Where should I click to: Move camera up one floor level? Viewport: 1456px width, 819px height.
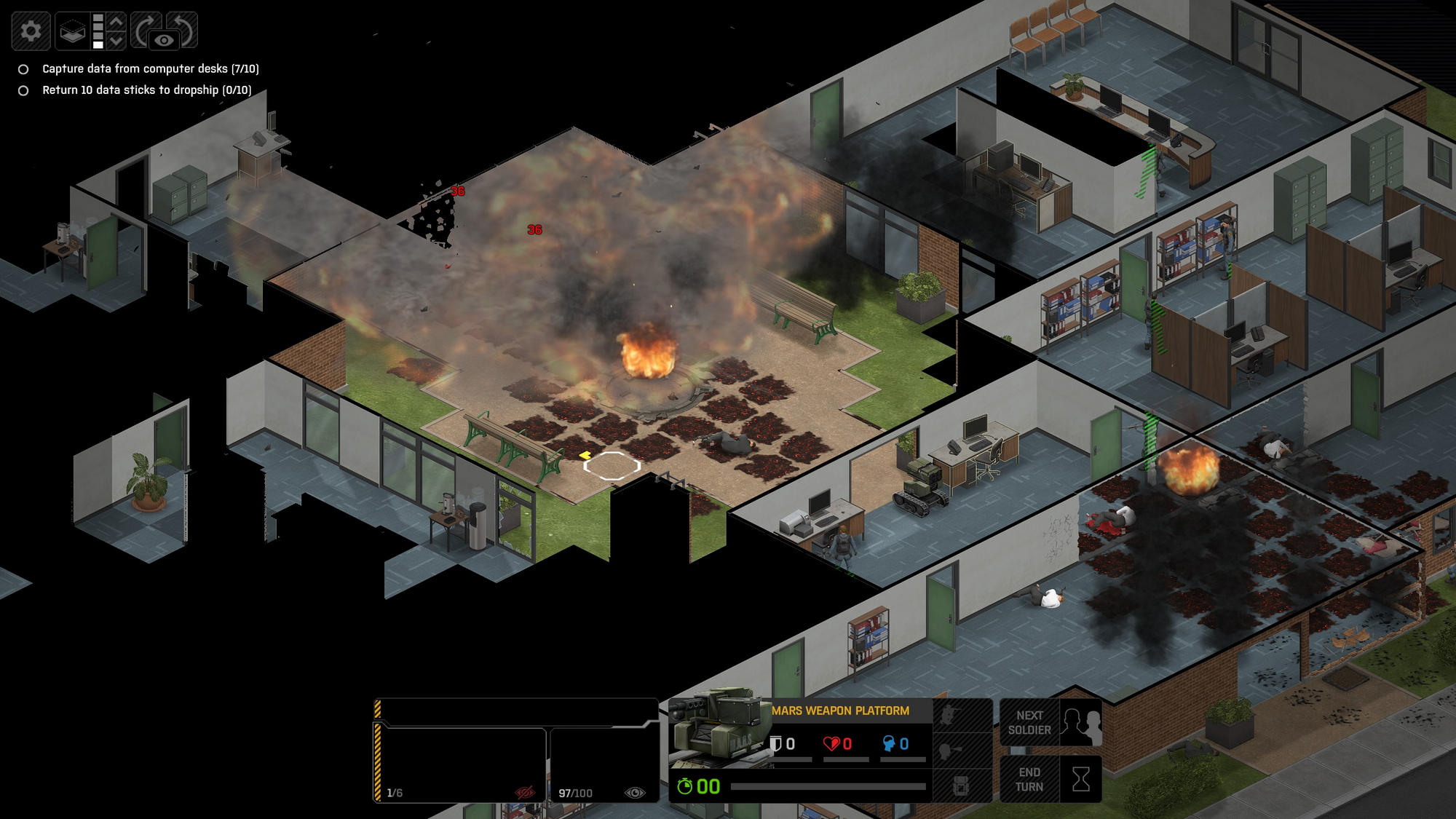tap(116, 21)
